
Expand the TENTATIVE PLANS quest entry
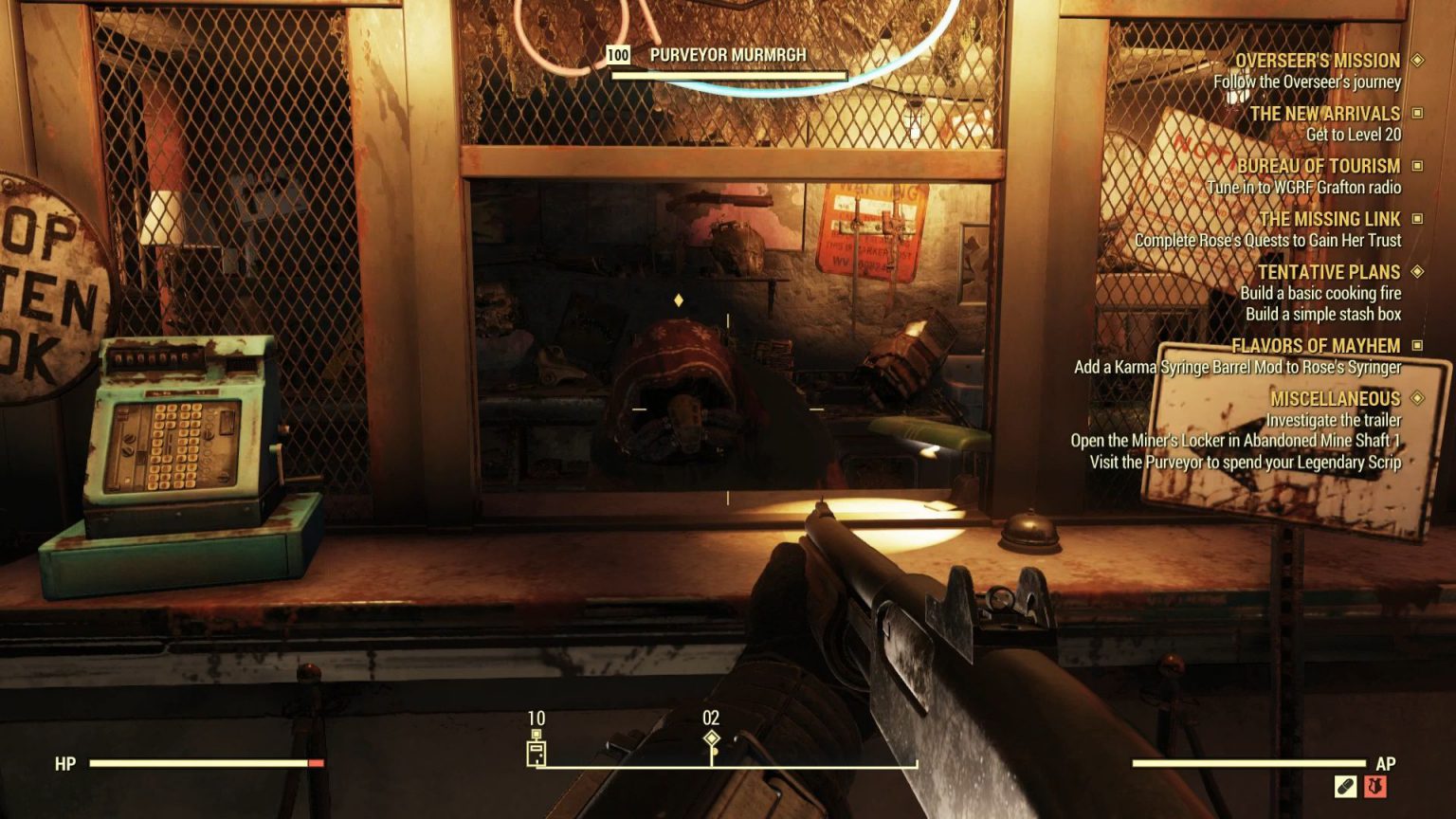[1416, 272]
